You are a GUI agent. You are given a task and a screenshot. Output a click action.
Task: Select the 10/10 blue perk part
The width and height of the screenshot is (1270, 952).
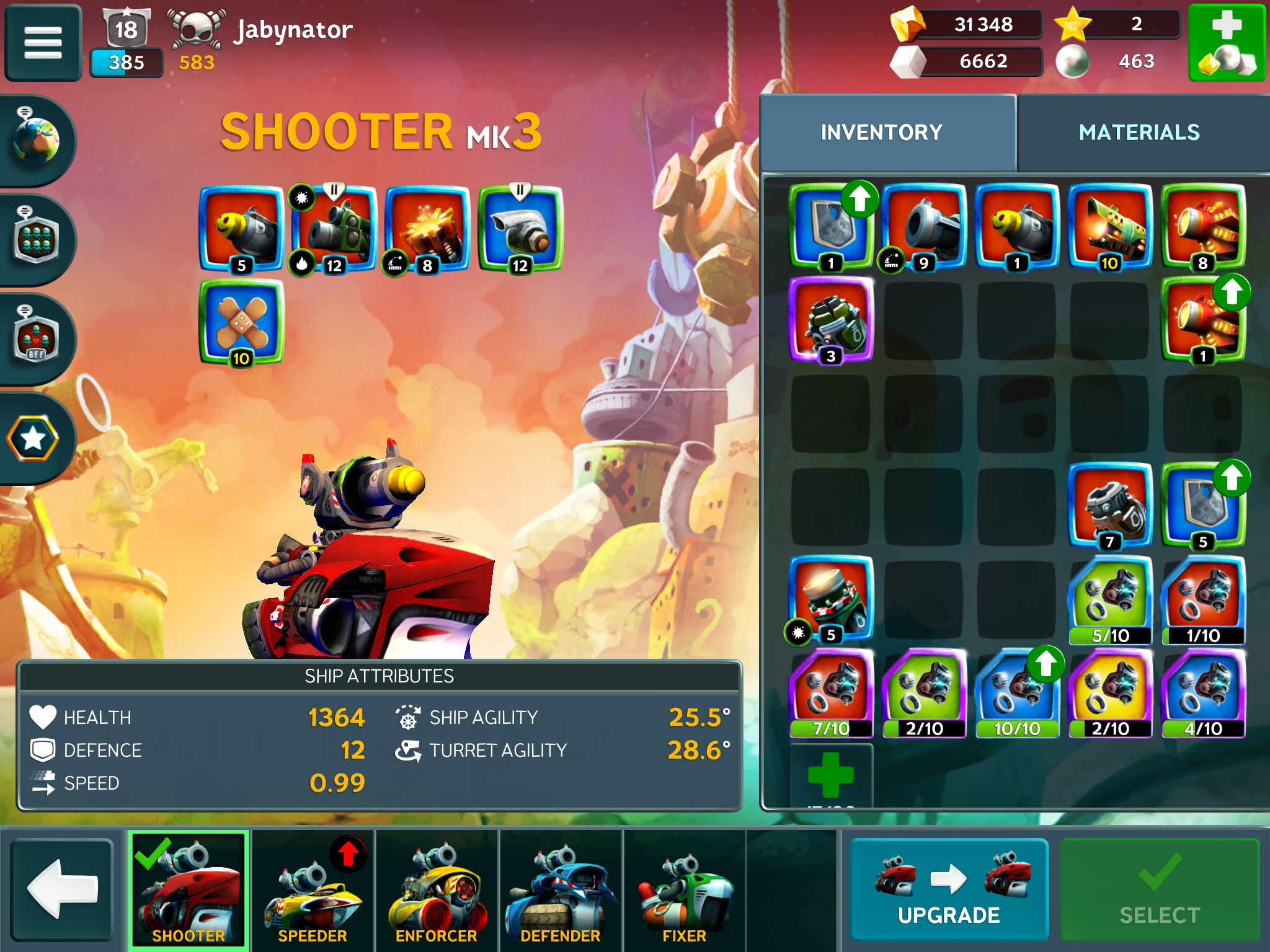[x=1017, y=693]
